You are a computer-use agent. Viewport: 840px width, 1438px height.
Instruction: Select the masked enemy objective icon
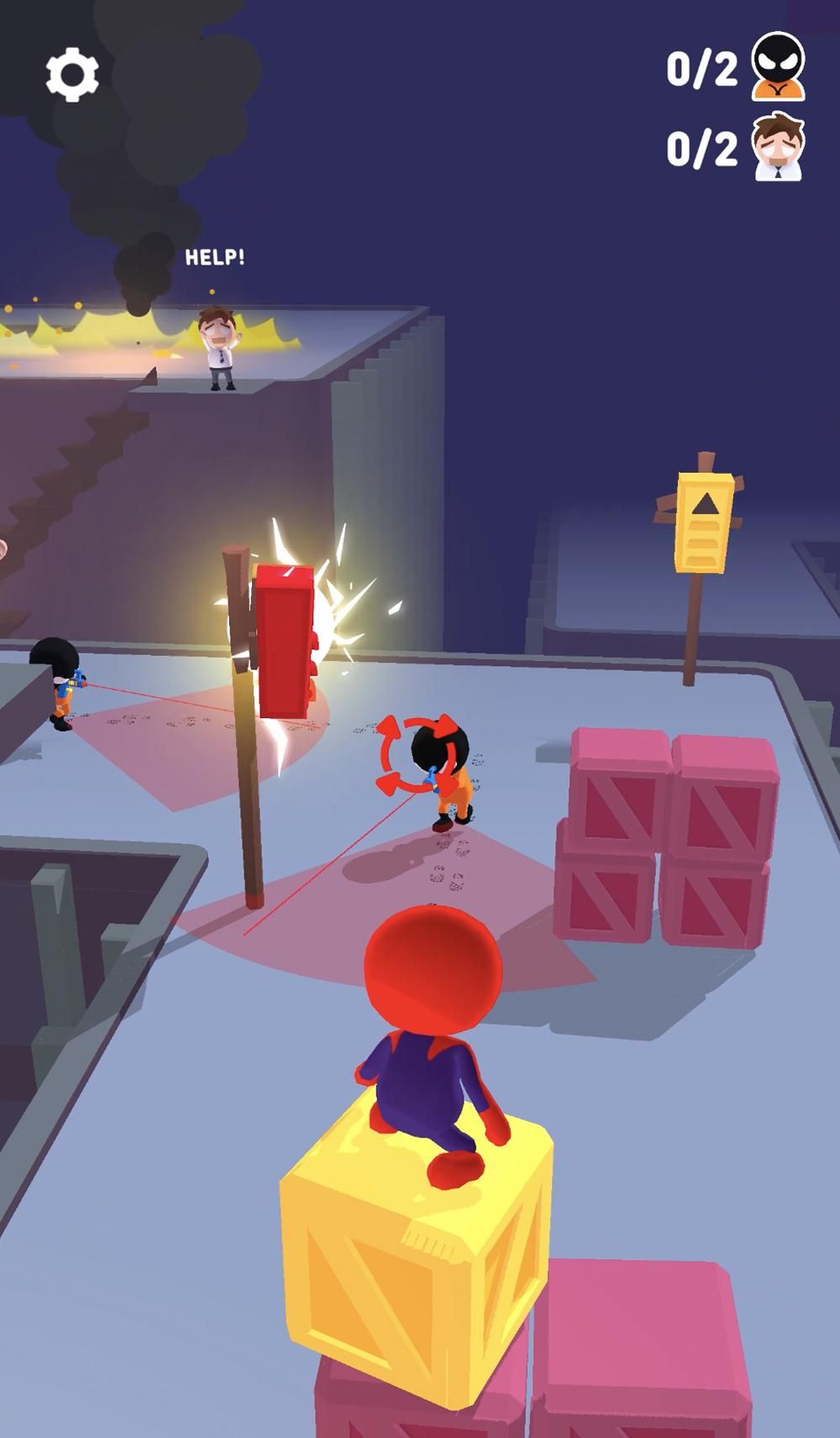779,67
